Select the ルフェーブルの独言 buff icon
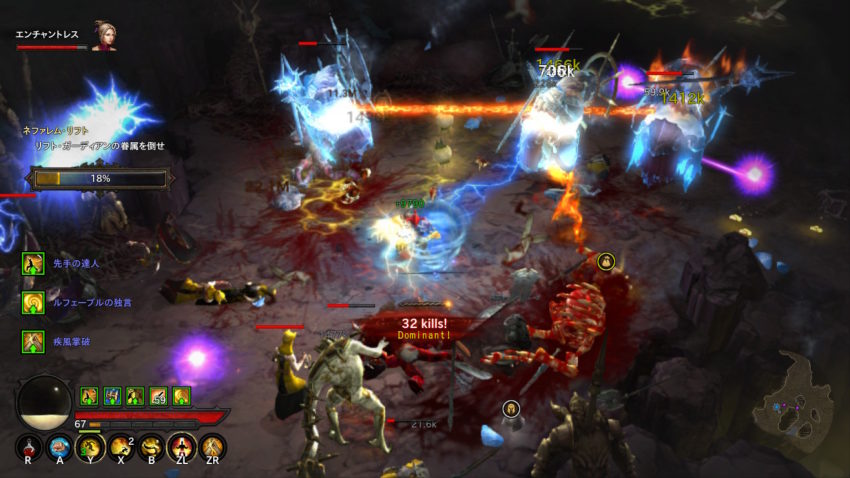Viewport: 850px width, 478px height. (33, 302)
